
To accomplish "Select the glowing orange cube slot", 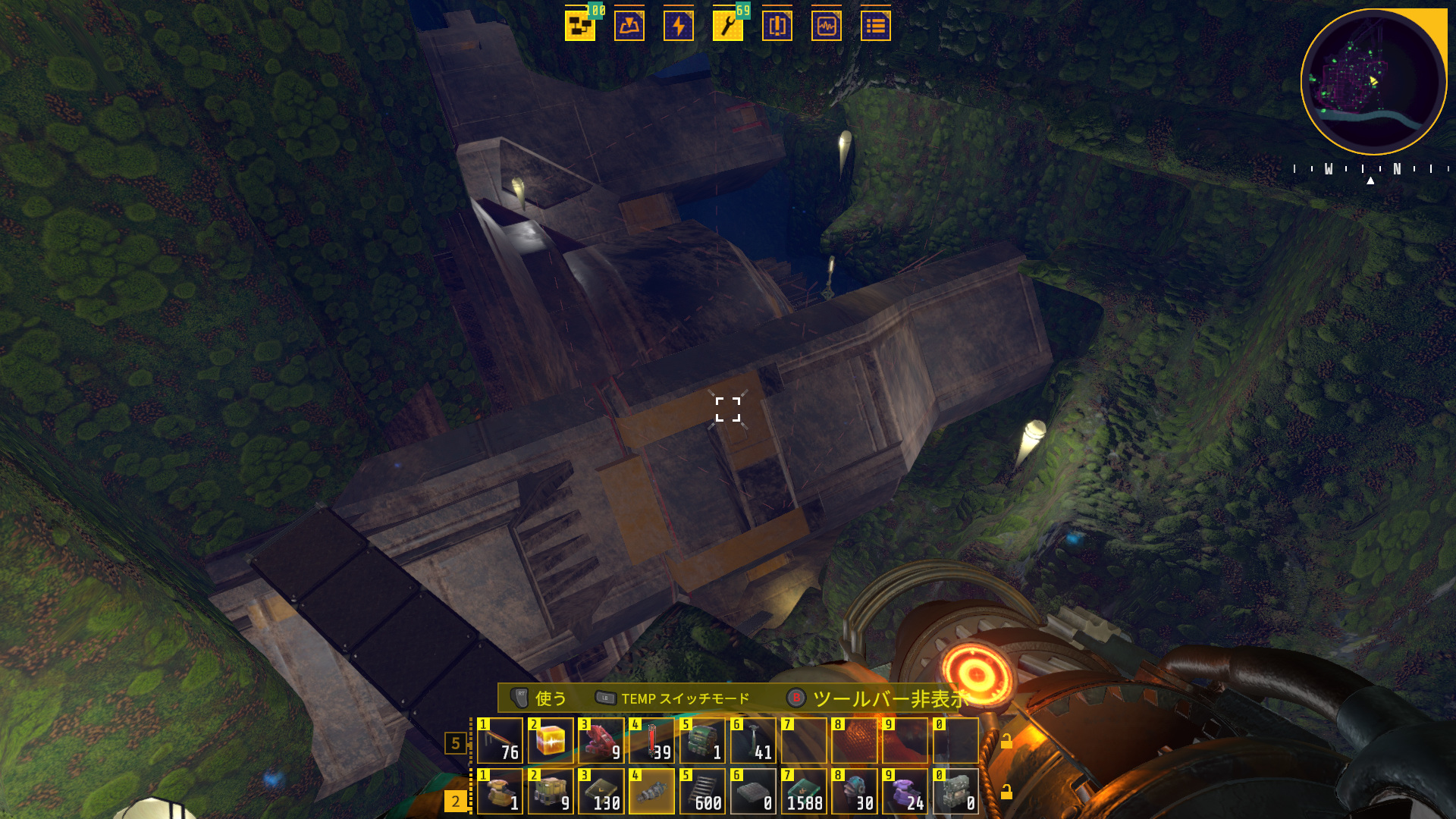I will pyautogui.click(x=551, y=740).
